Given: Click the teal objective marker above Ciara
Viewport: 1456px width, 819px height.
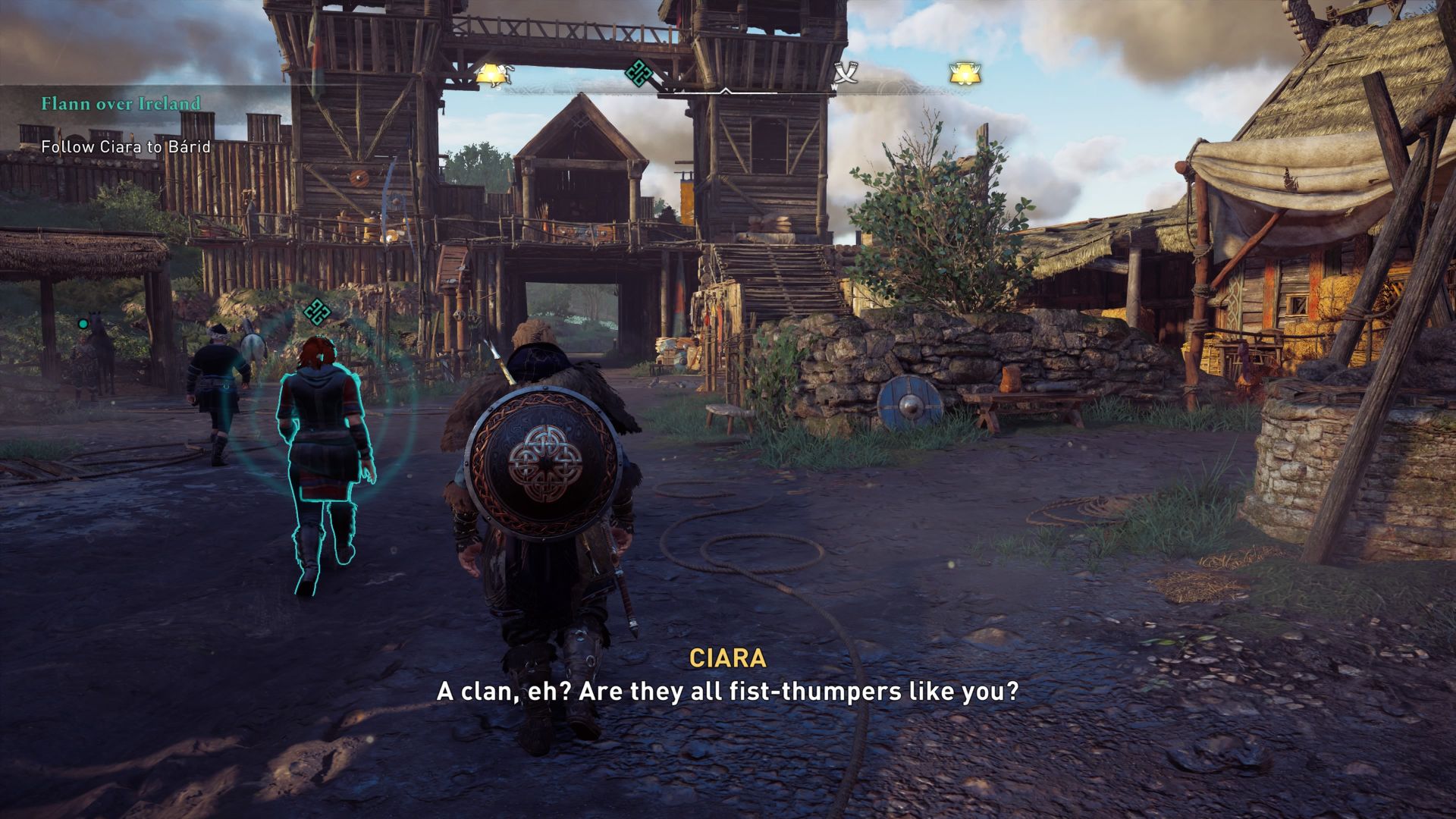Looking at the screenshot, I should pos(318,312).
